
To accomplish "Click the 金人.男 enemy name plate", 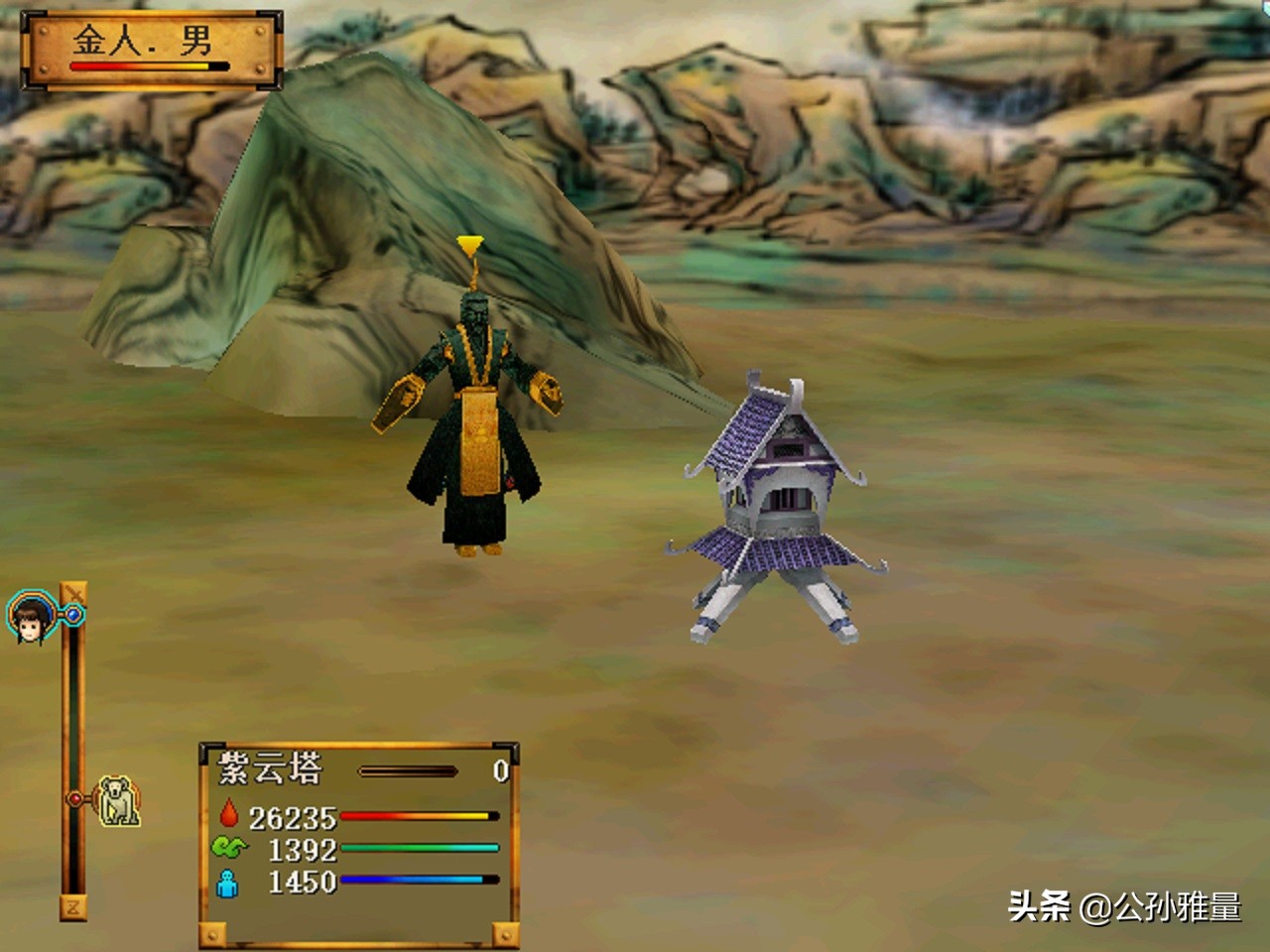I will [152, 49].
